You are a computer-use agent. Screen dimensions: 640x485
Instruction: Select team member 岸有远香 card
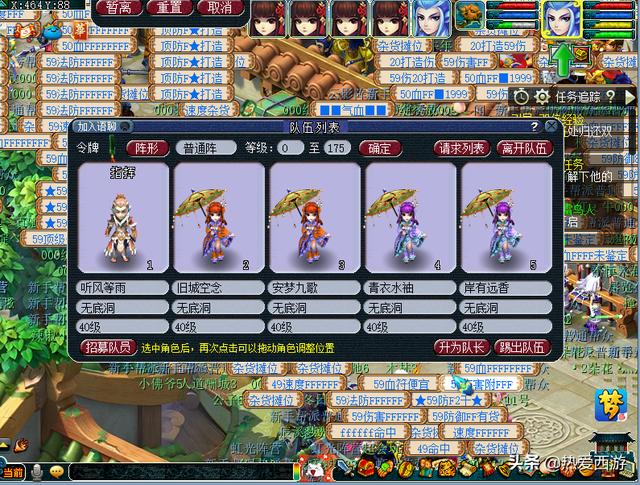(x=505, y=217)
